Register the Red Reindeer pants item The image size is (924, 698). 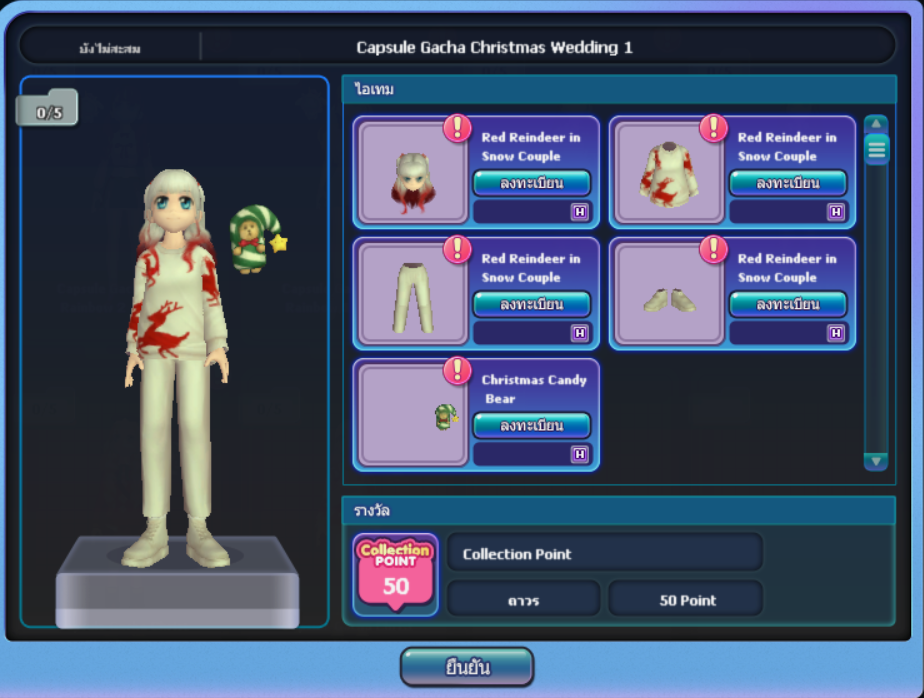pyautogui.click(x=531, y=304)
